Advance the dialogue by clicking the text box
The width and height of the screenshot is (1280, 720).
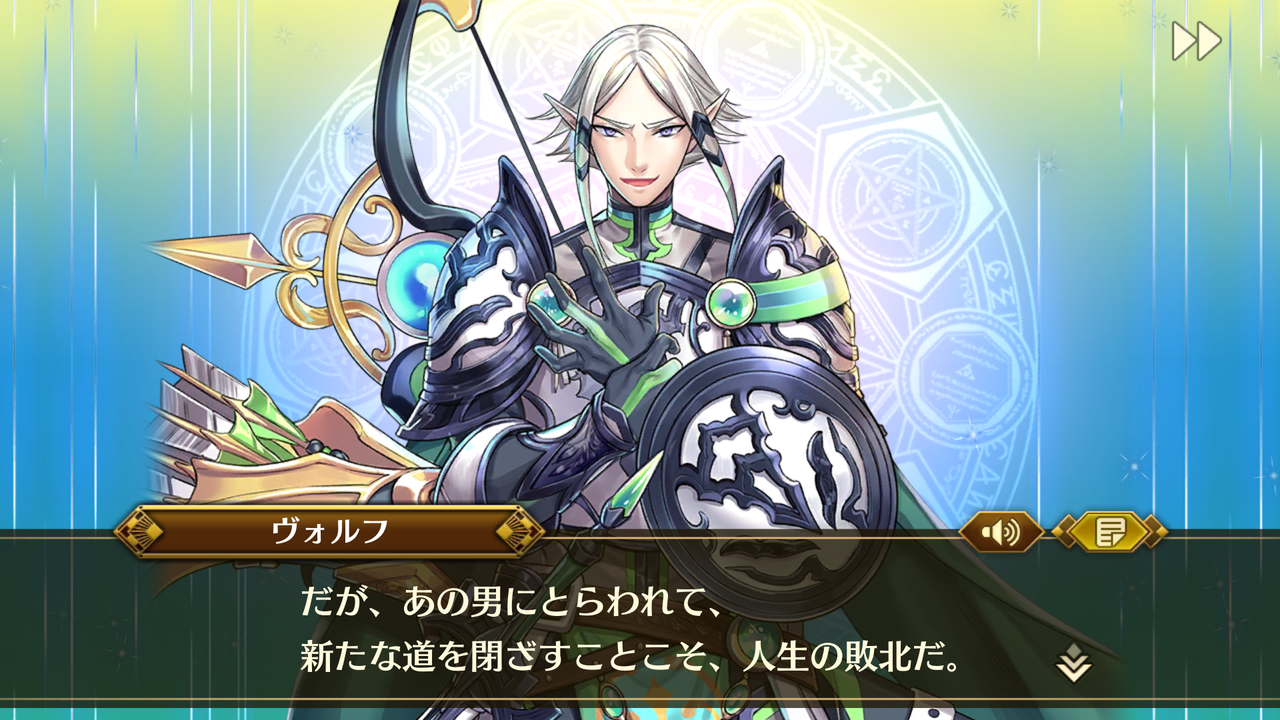pos(640,625)
